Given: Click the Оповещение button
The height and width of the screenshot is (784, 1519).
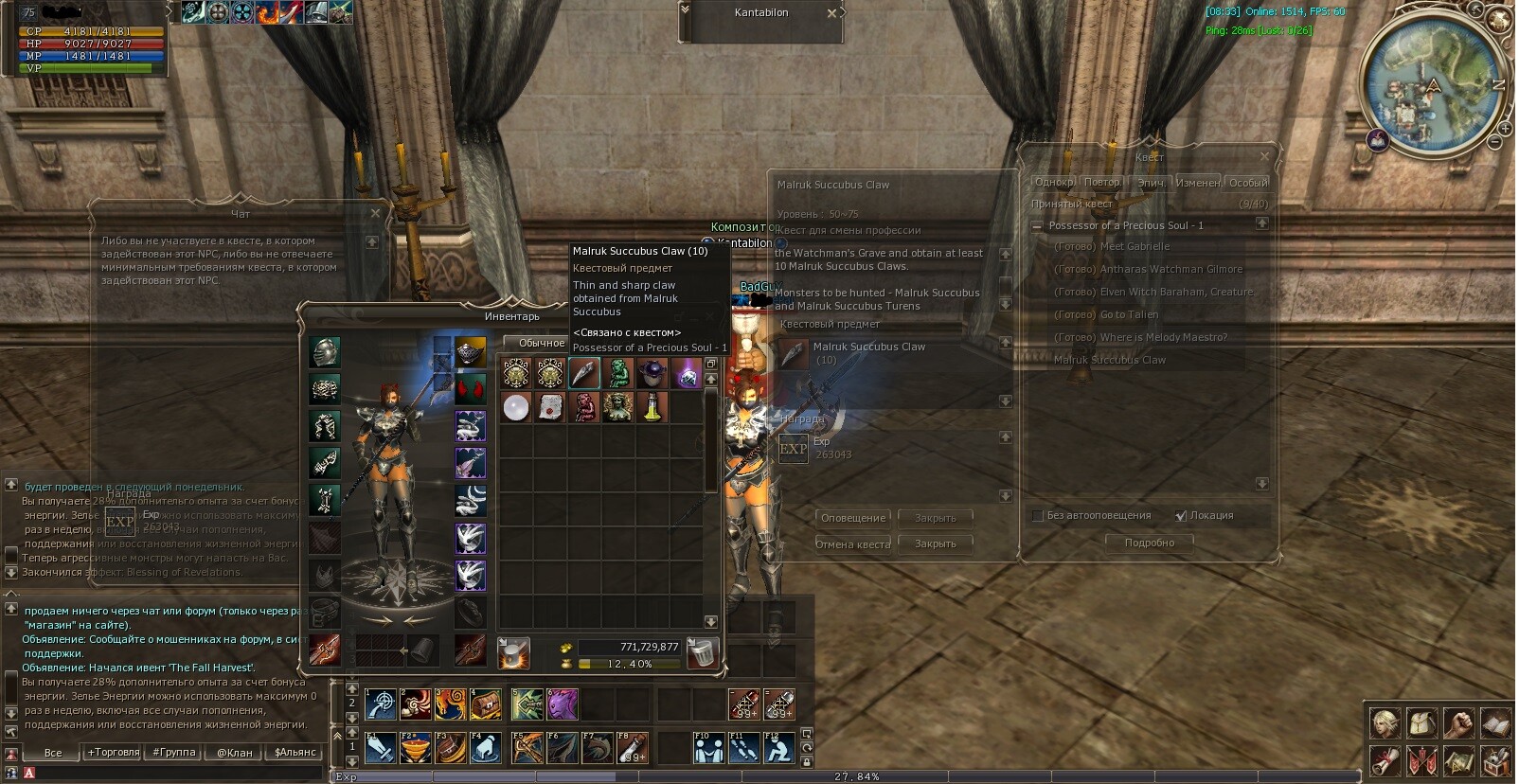Looking at the screenshot, I should coord(853,518).
